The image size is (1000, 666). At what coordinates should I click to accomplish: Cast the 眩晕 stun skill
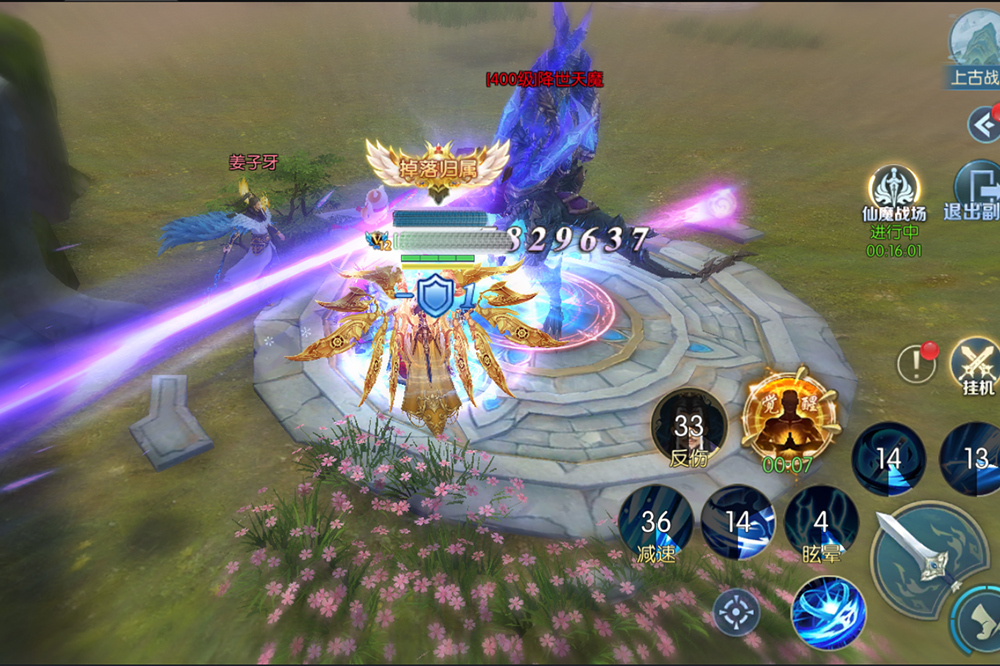tap(821, 523)
